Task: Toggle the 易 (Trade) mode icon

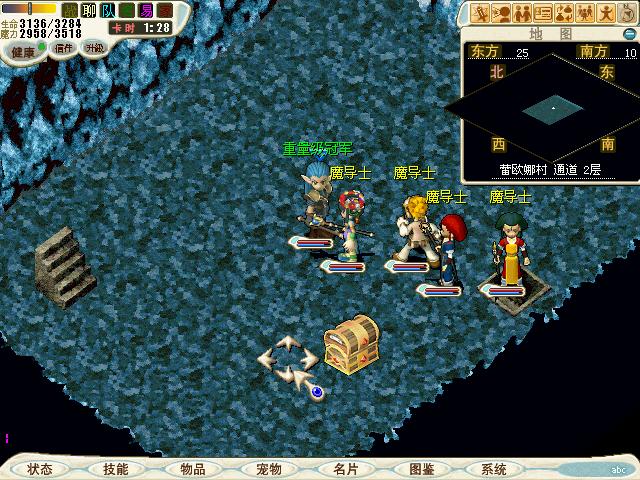Action: point(146,9)
